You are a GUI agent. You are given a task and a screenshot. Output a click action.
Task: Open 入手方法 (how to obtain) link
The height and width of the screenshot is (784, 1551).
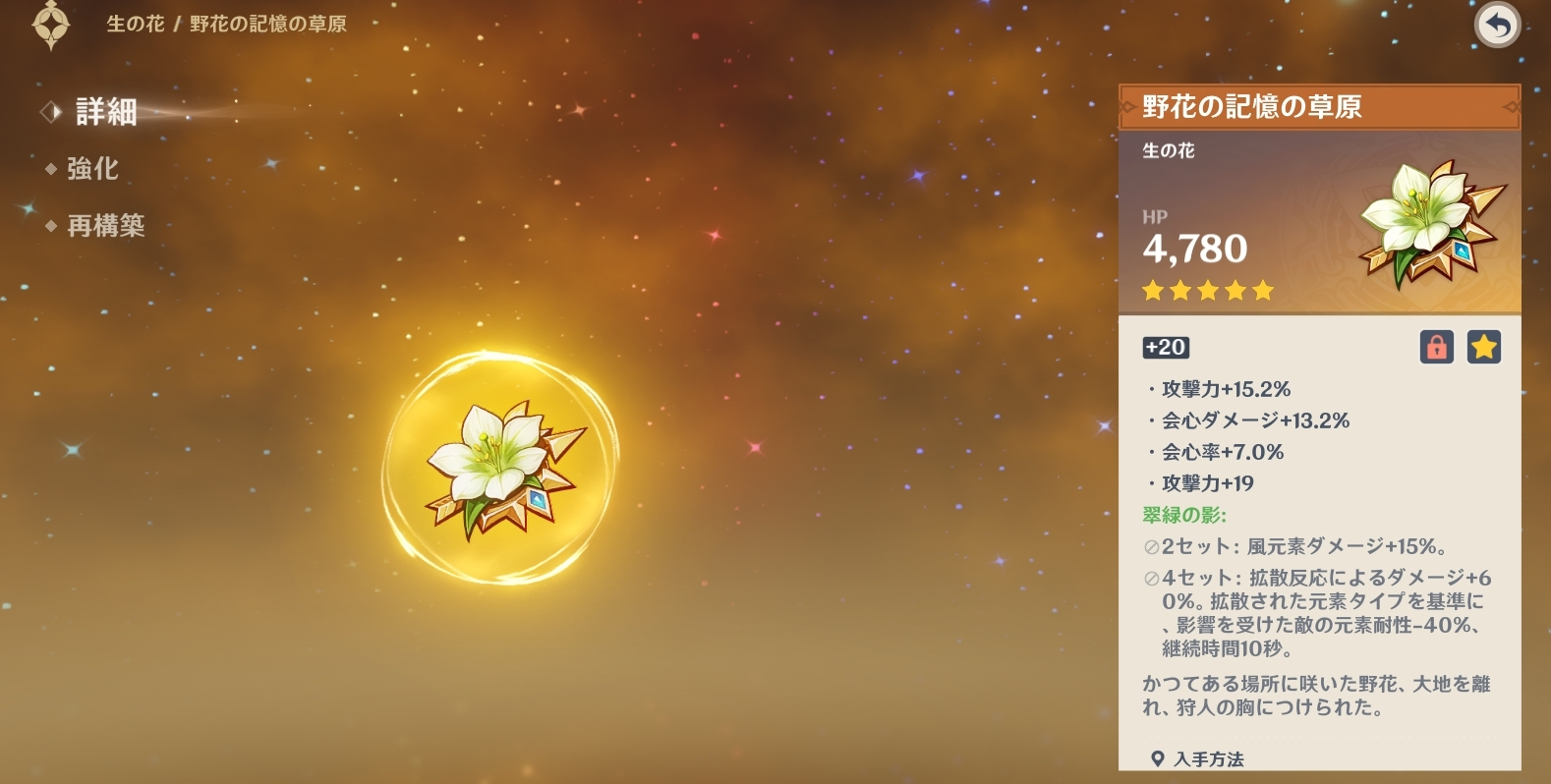click(x=1208, y=758)
